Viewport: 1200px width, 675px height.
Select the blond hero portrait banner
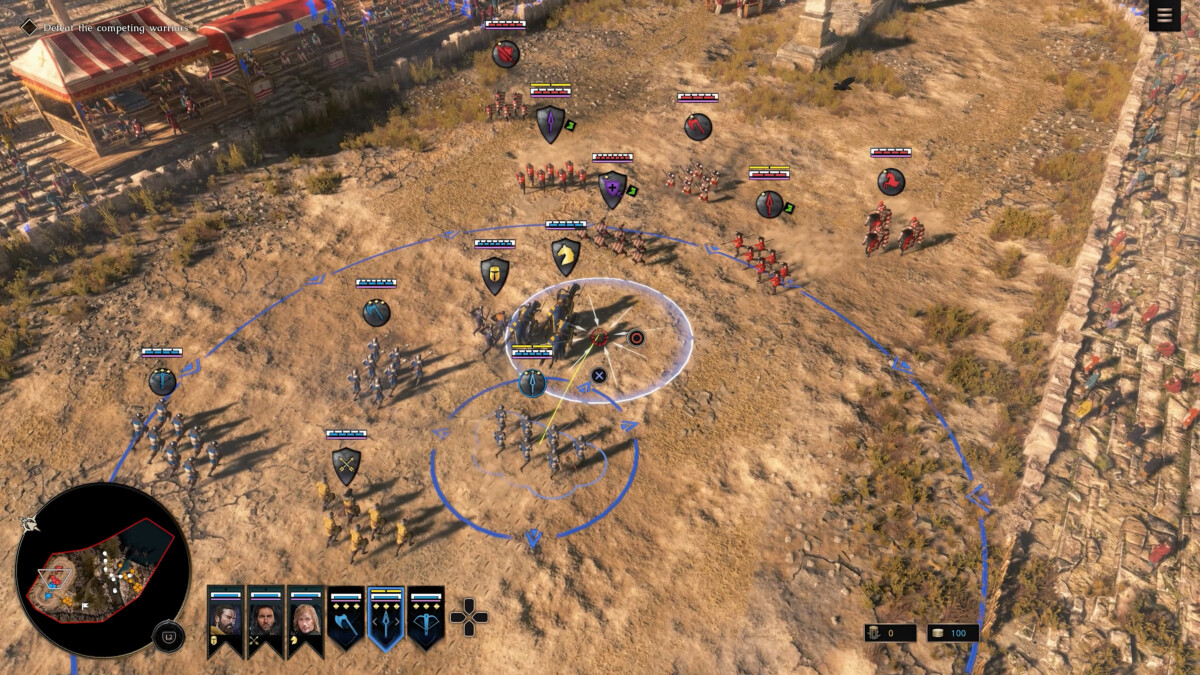[x=305, y=620]
